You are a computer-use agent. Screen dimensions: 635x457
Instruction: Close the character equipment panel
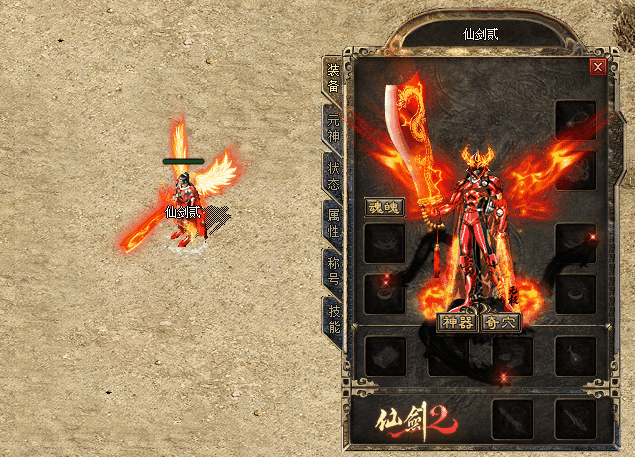(x=598, y=67)
